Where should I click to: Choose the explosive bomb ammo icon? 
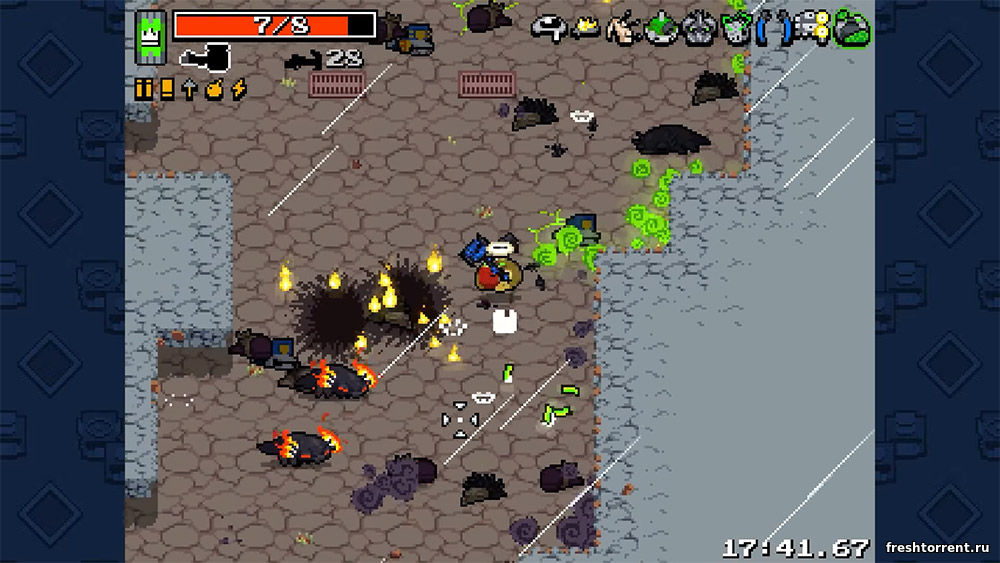tap(213, 89)
